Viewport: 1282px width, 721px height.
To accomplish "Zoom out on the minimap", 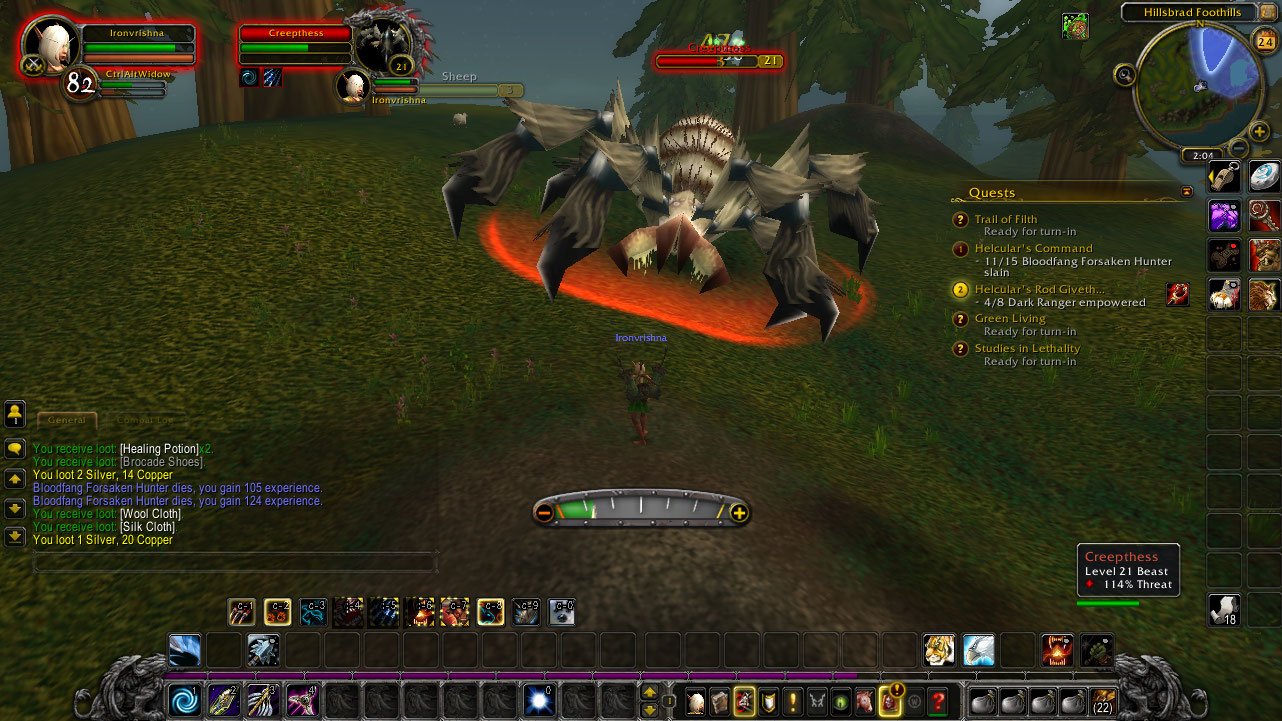I will pos(1236,144).
